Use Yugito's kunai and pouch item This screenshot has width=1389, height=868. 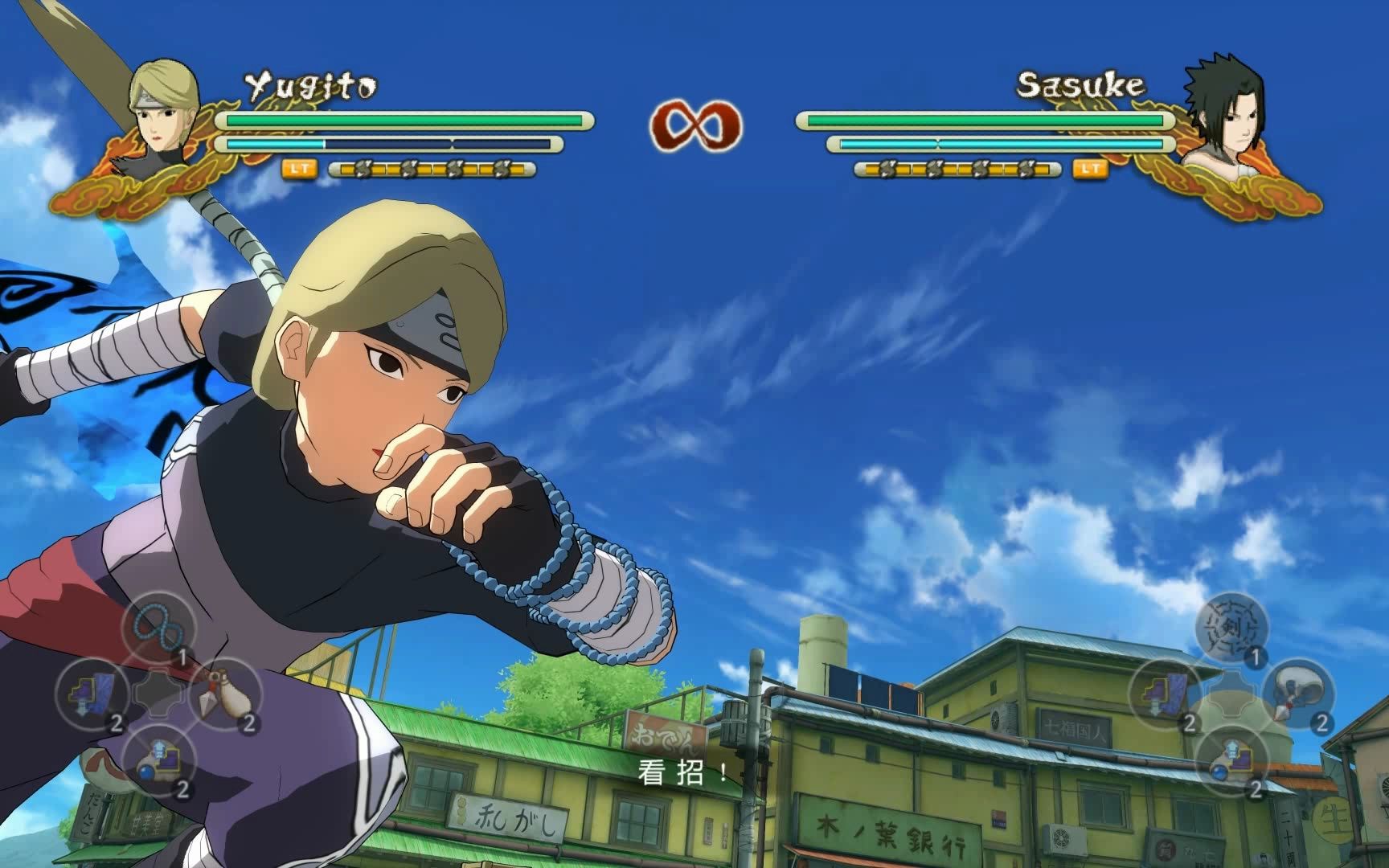pyautogui.click(x=224, y=693)
